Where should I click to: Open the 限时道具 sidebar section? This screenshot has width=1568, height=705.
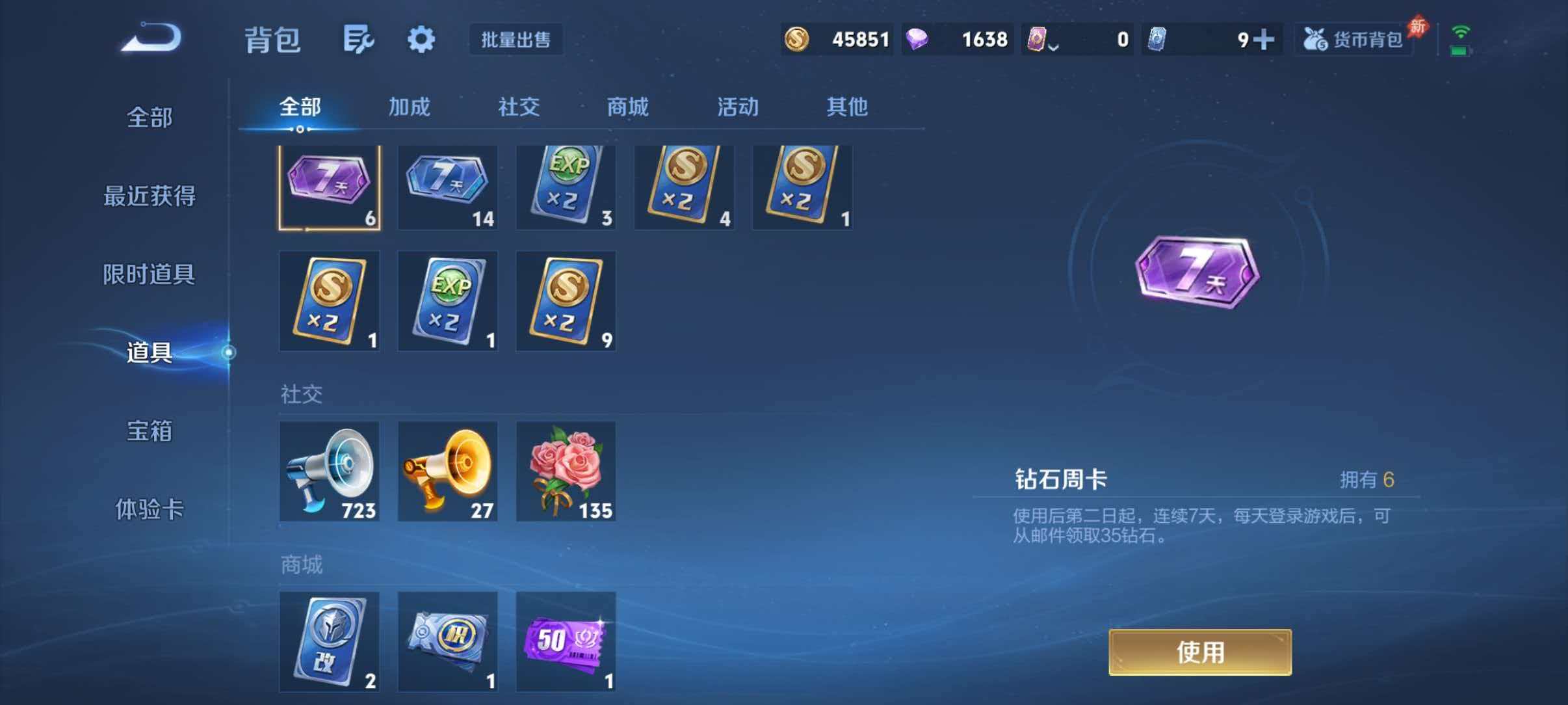[x=151, y=275]
